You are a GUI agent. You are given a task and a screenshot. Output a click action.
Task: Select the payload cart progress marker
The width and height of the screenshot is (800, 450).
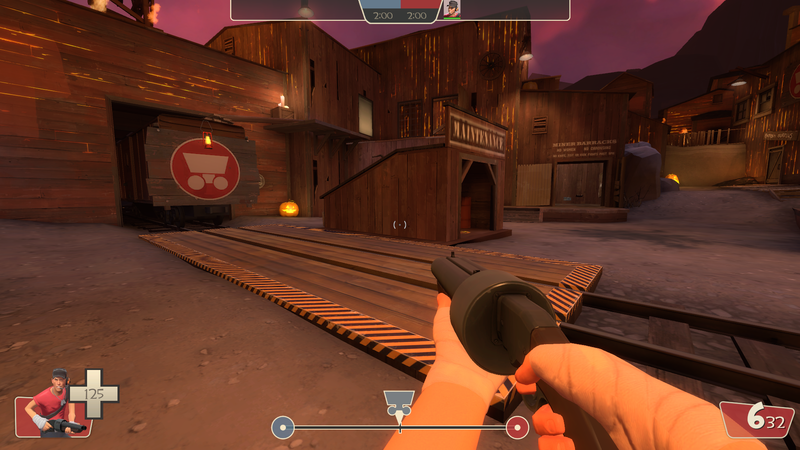coord(399,404)
